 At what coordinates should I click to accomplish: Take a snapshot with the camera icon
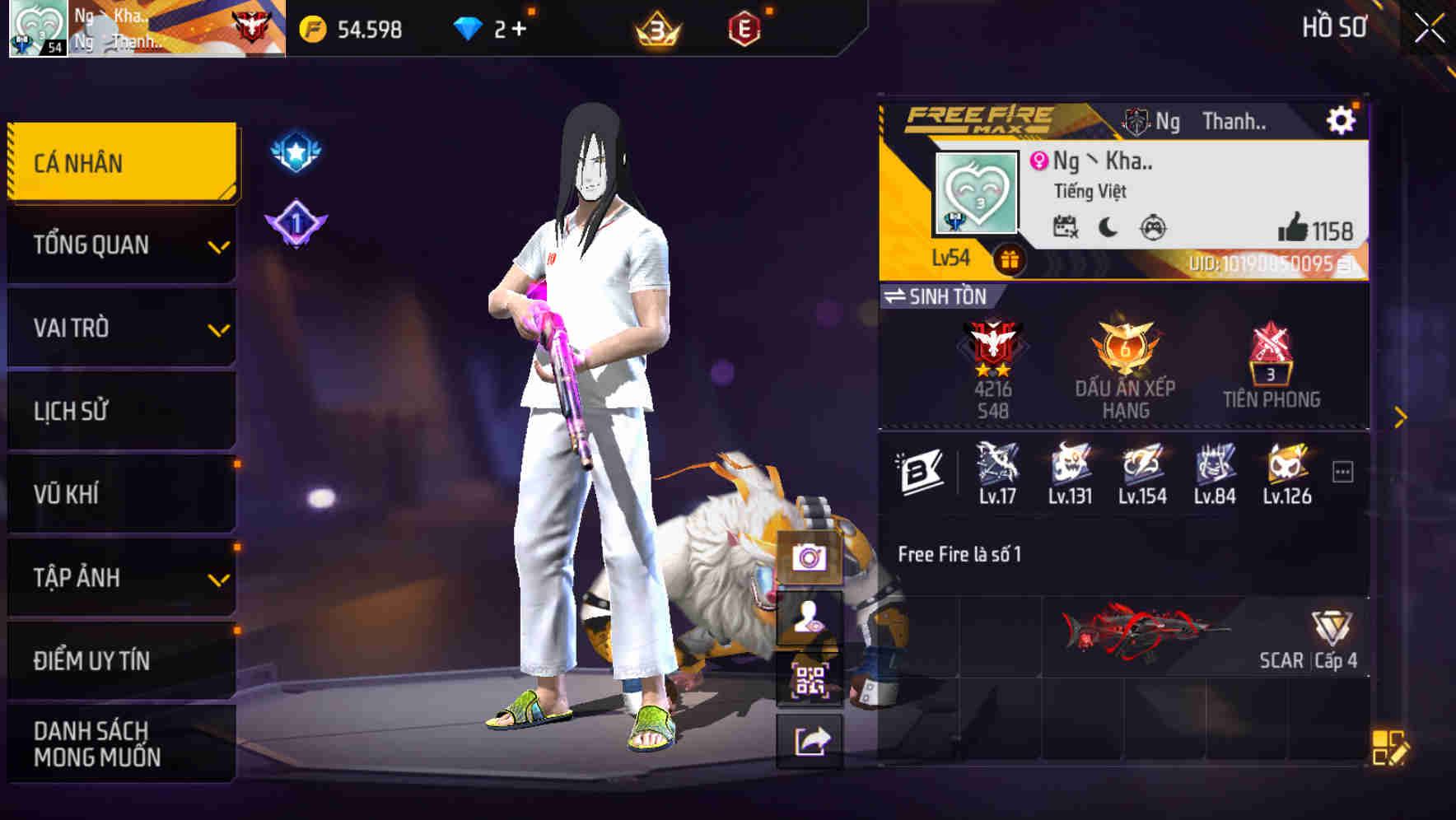[x=810, y=557]
